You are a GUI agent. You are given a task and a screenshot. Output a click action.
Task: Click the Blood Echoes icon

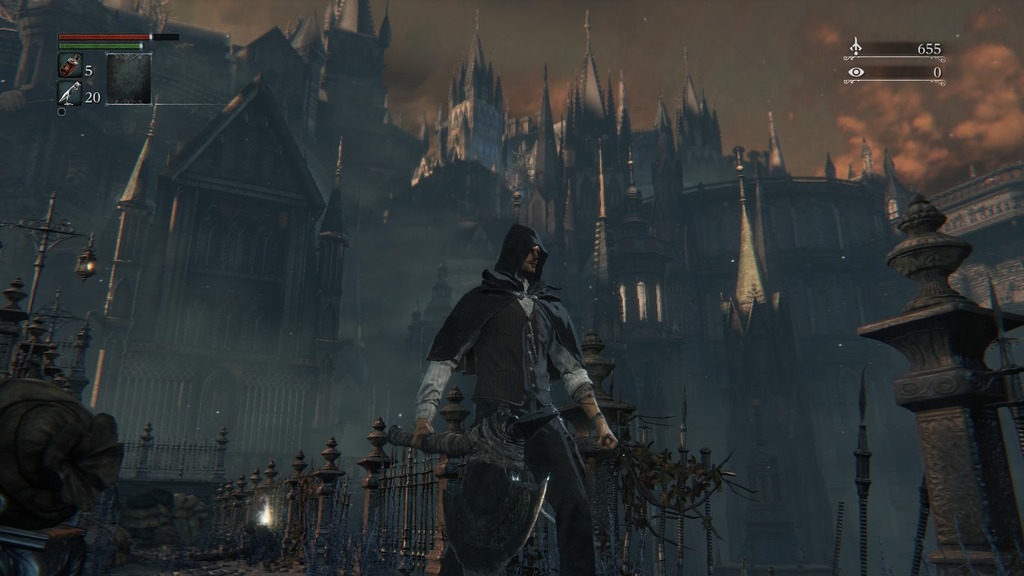click(x=856, y=47)
